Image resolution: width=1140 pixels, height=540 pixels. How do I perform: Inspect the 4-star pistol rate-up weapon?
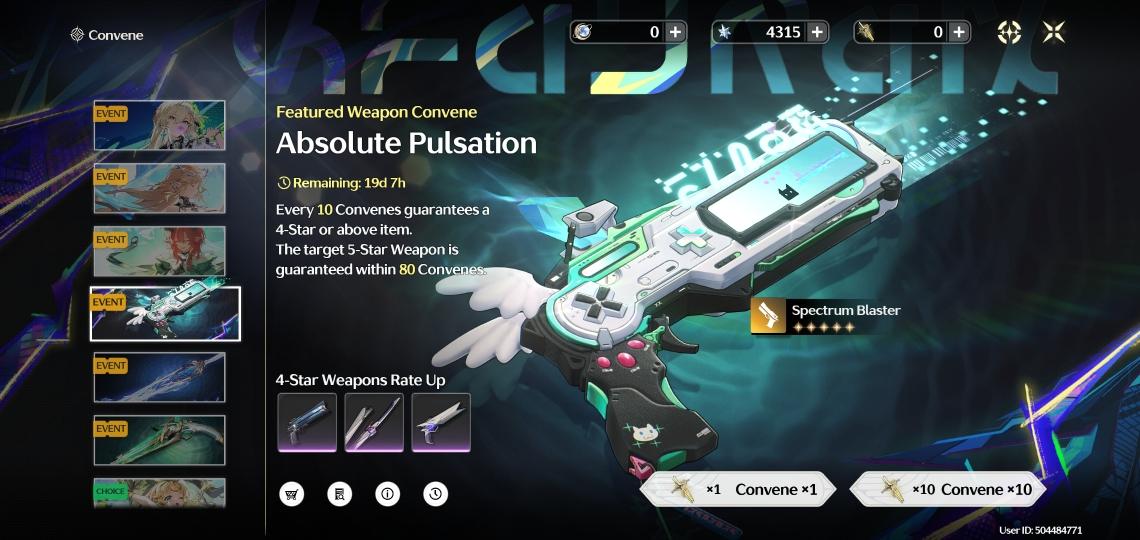[307, 422]
